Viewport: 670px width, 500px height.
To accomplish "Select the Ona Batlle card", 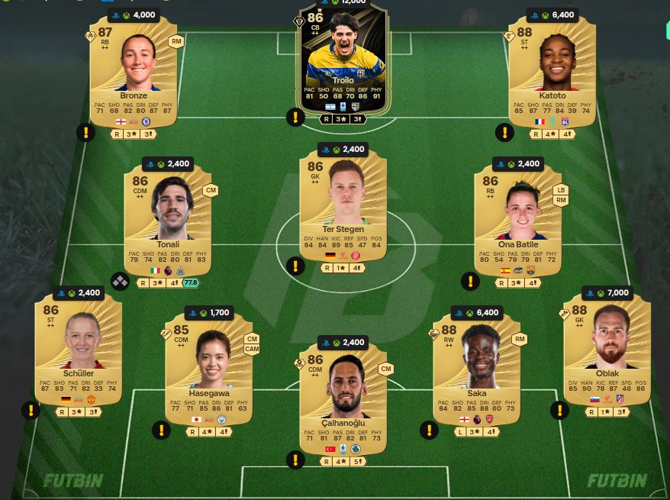I will pos(516,222).
